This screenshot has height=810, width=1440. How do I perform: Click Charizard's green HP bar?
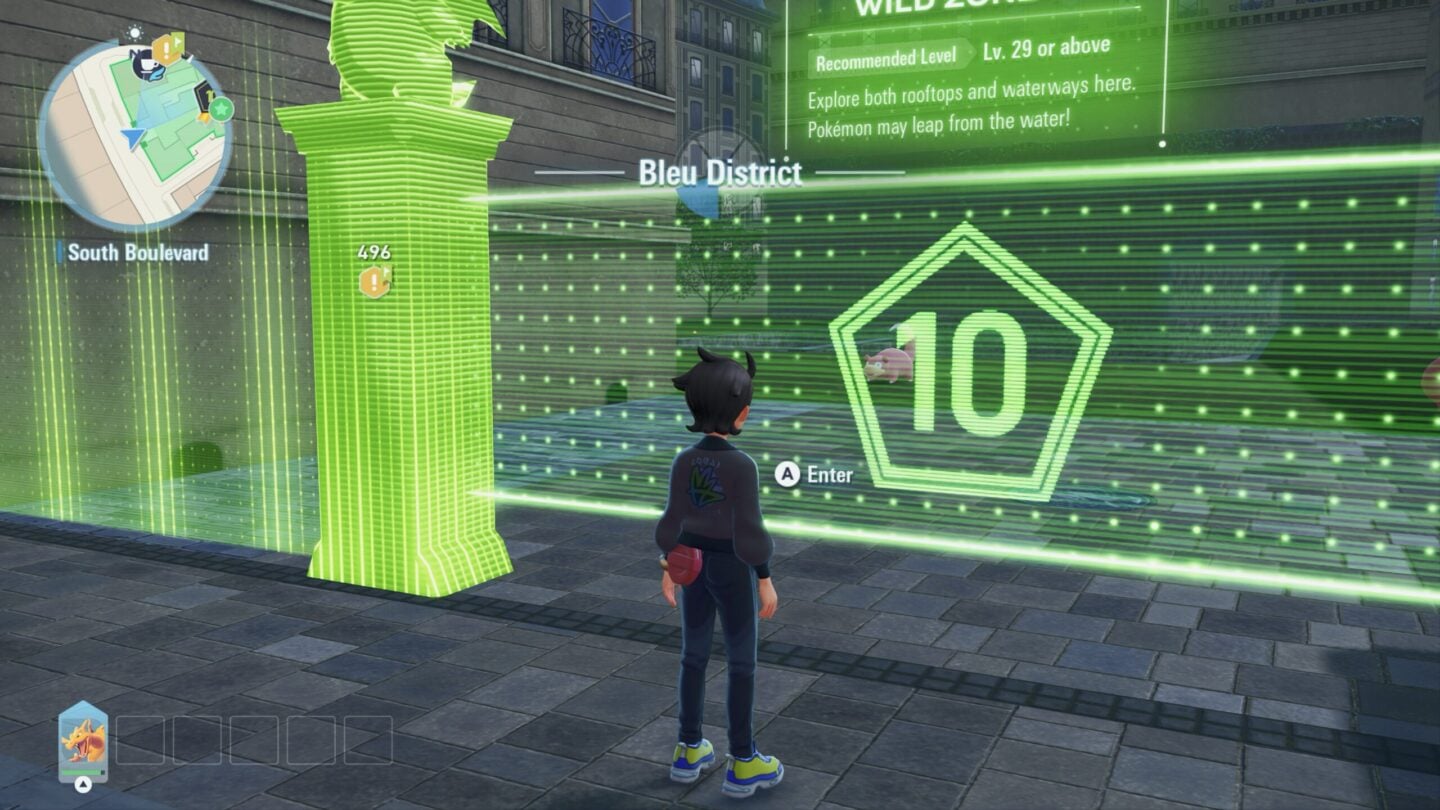pos(82,771)
